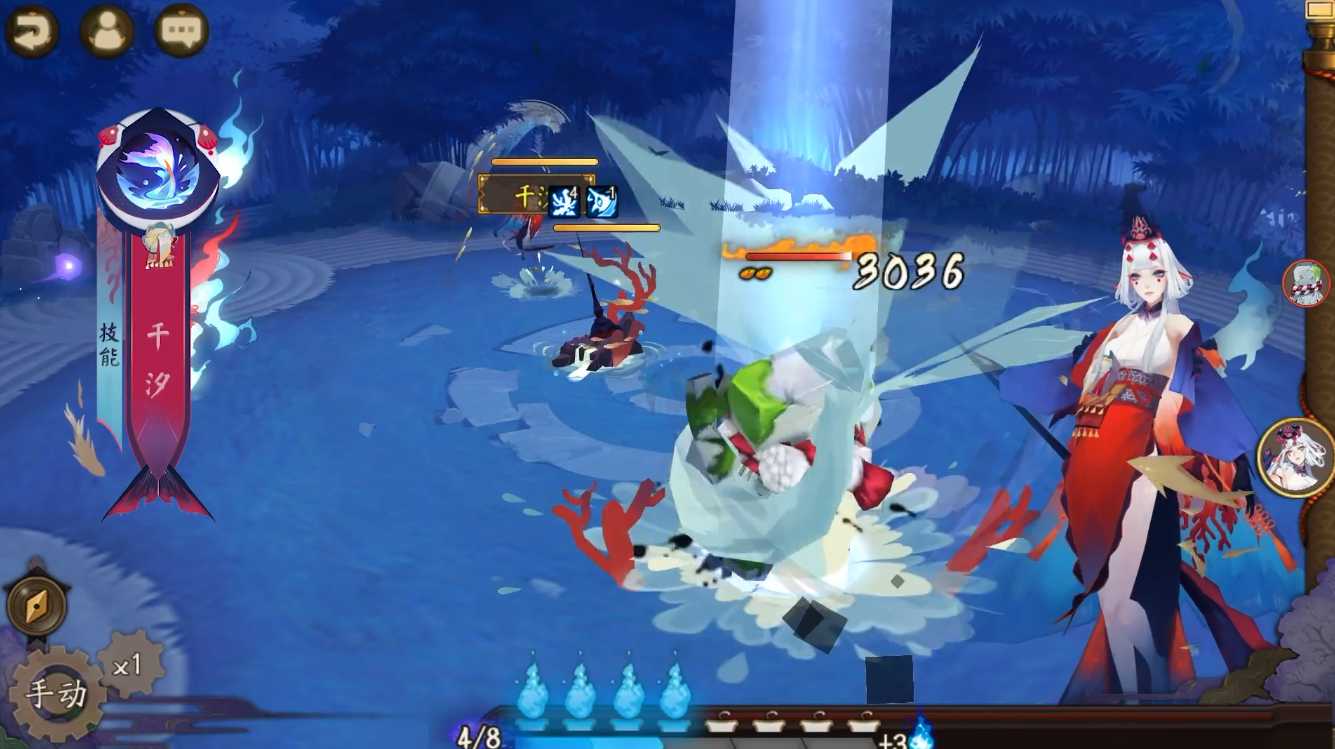The width and height of the screenshot is (1335, 749).
Task: Toggle the 手动 manual battle mode gear
Action: [56, 695]
